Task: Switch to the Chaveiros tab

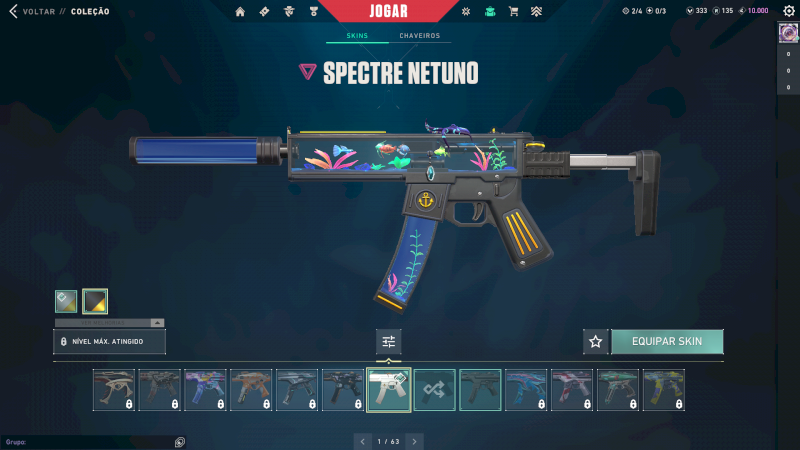Action: pyautogui.click(x=419, y=36)
